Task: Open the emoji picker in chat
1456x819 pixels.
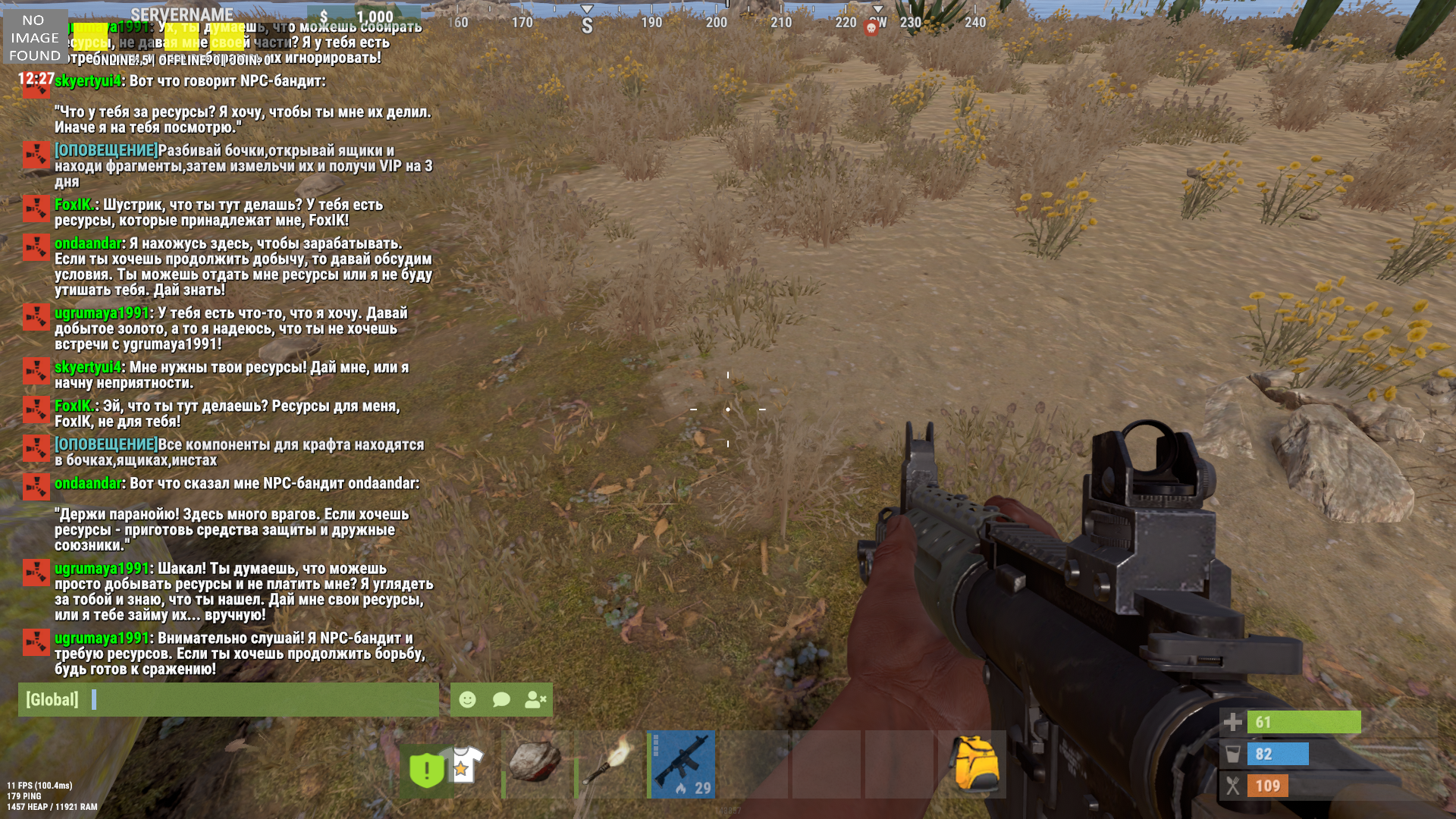Action: click(467, 699)
